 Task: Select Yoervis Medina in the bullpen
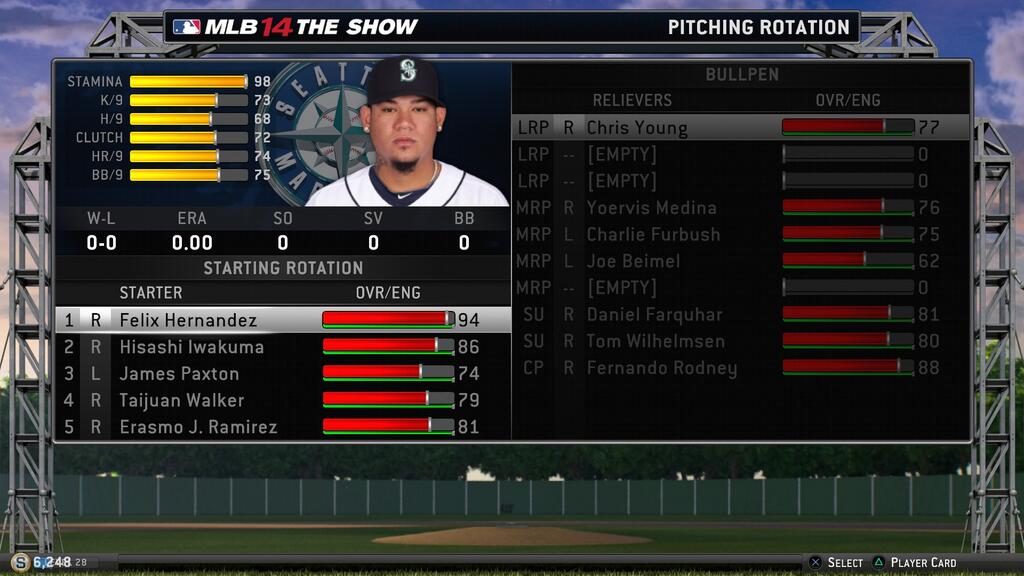point(651,208)
